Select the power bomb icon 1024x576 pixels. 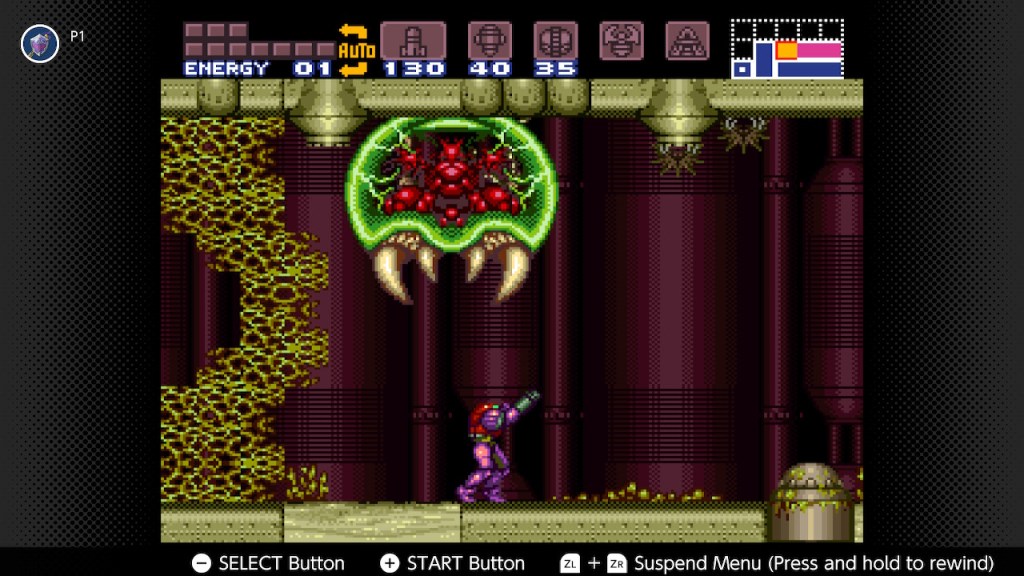(x=555, y=41)
